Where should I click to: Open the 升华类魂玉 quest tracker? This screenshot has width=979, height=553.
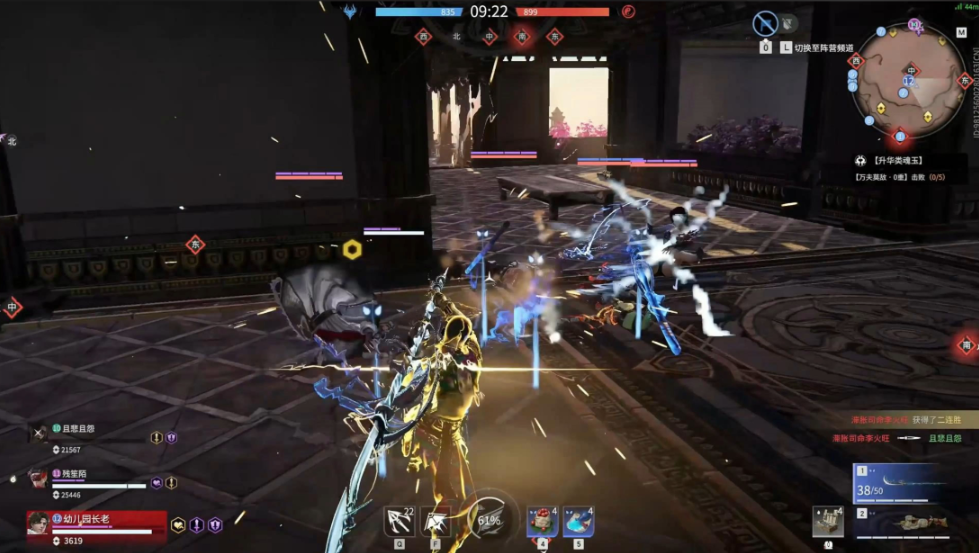[895, 160]
